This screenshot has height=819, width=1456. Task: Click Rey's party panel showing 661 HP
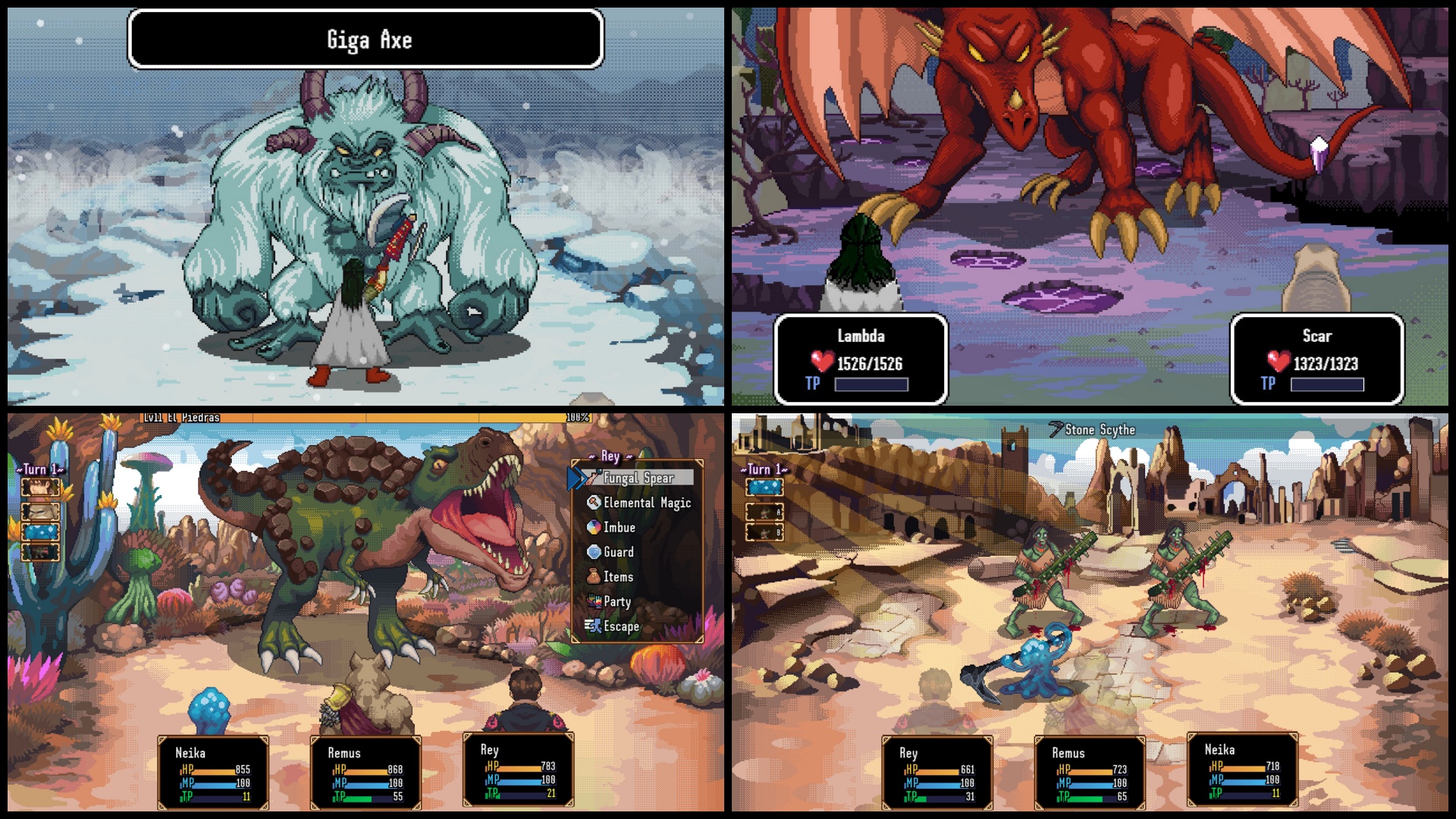(937, 773)
